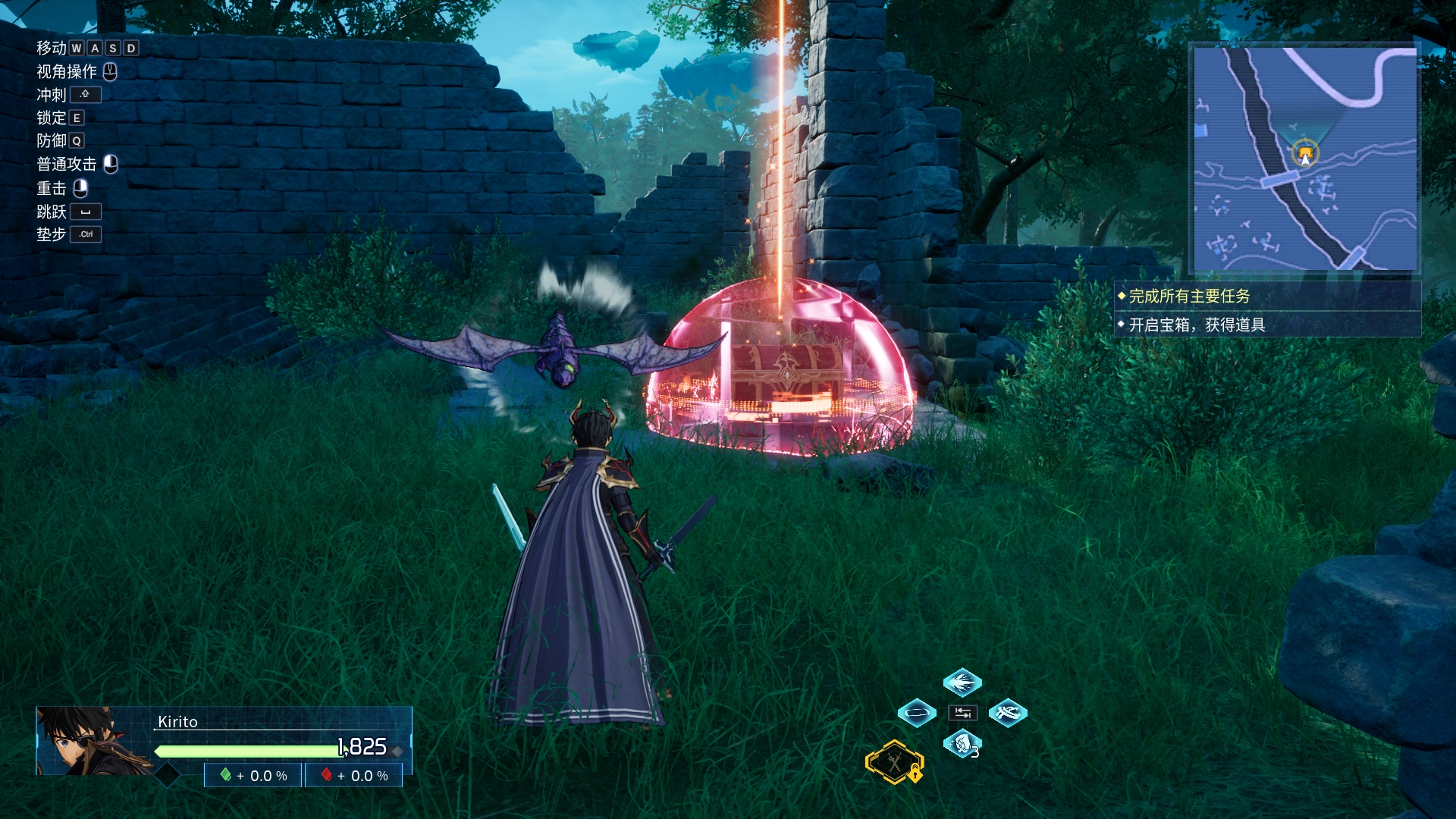Use the ring-shaped skill icon

pyautogui.click(x=917, y=713)
